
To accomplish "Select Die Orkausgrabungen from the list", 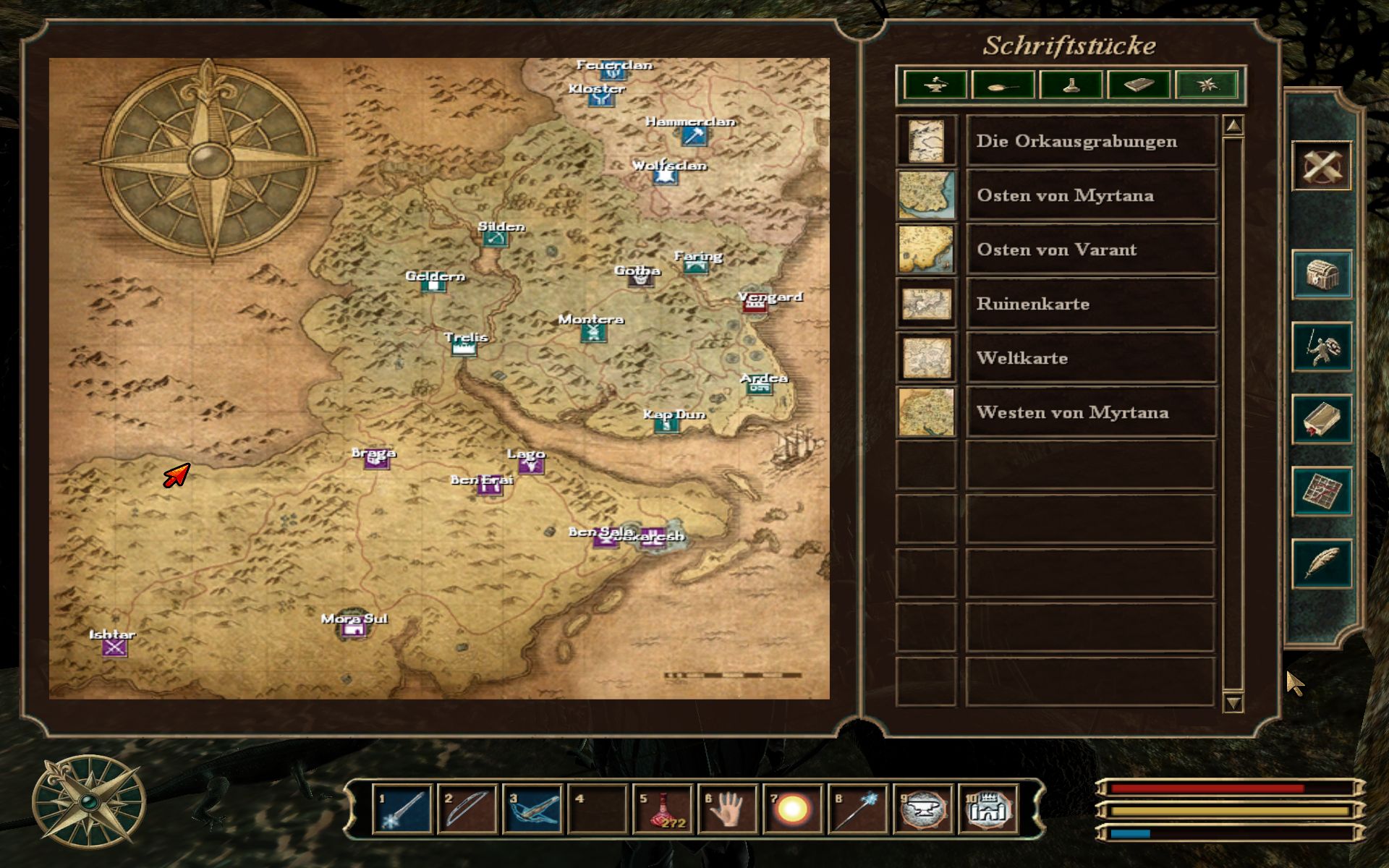I will (x=1090, y=141).
